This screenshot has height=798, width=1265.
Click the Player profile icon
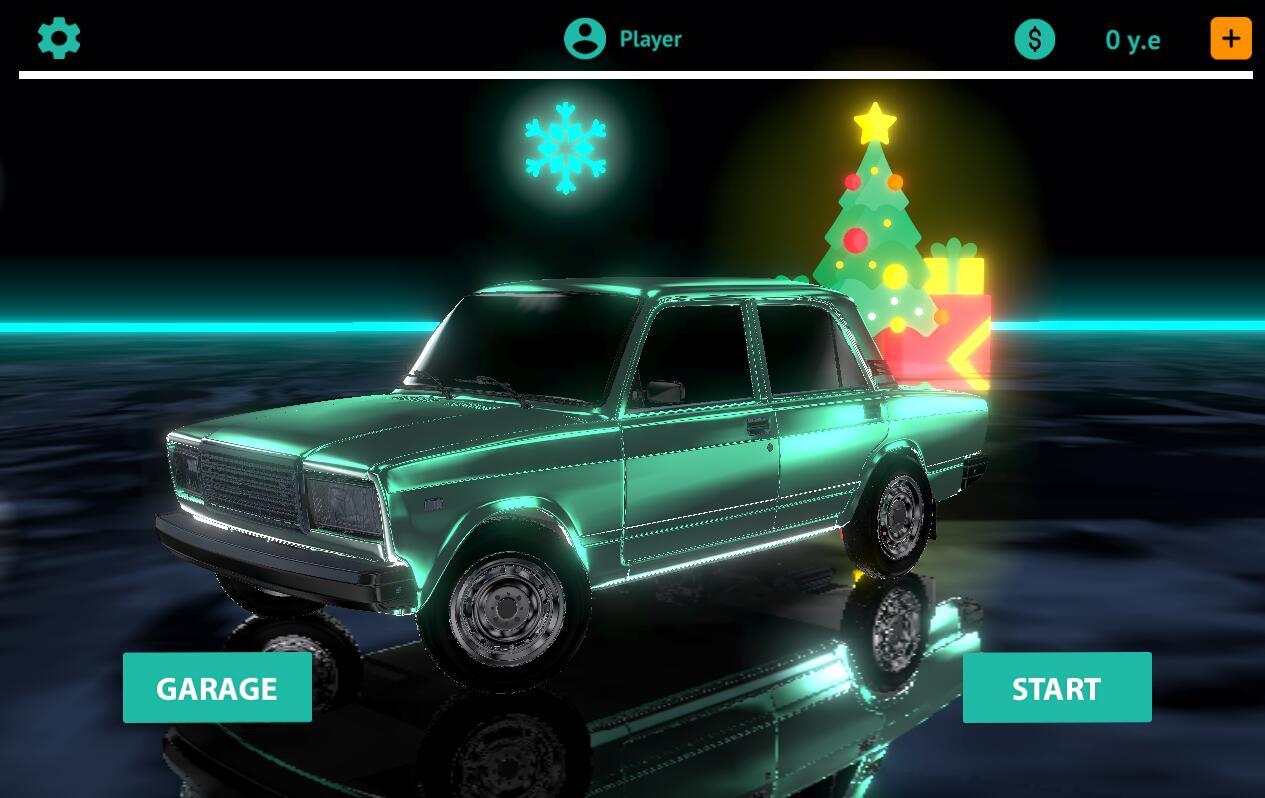[x=585, y=39]
